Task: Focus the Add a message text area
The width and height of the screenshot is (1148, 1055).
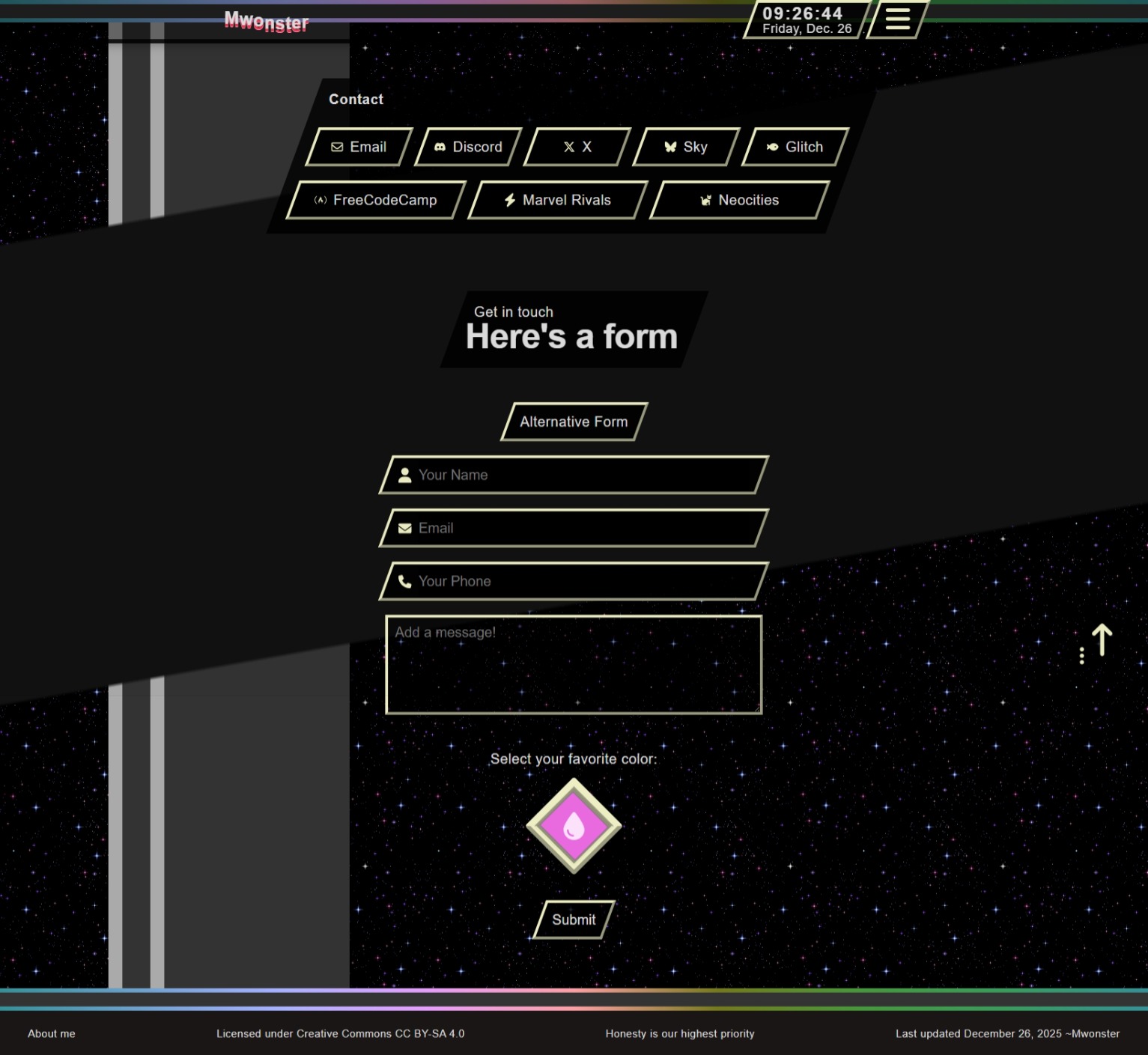Action: [x=574, y=665]
